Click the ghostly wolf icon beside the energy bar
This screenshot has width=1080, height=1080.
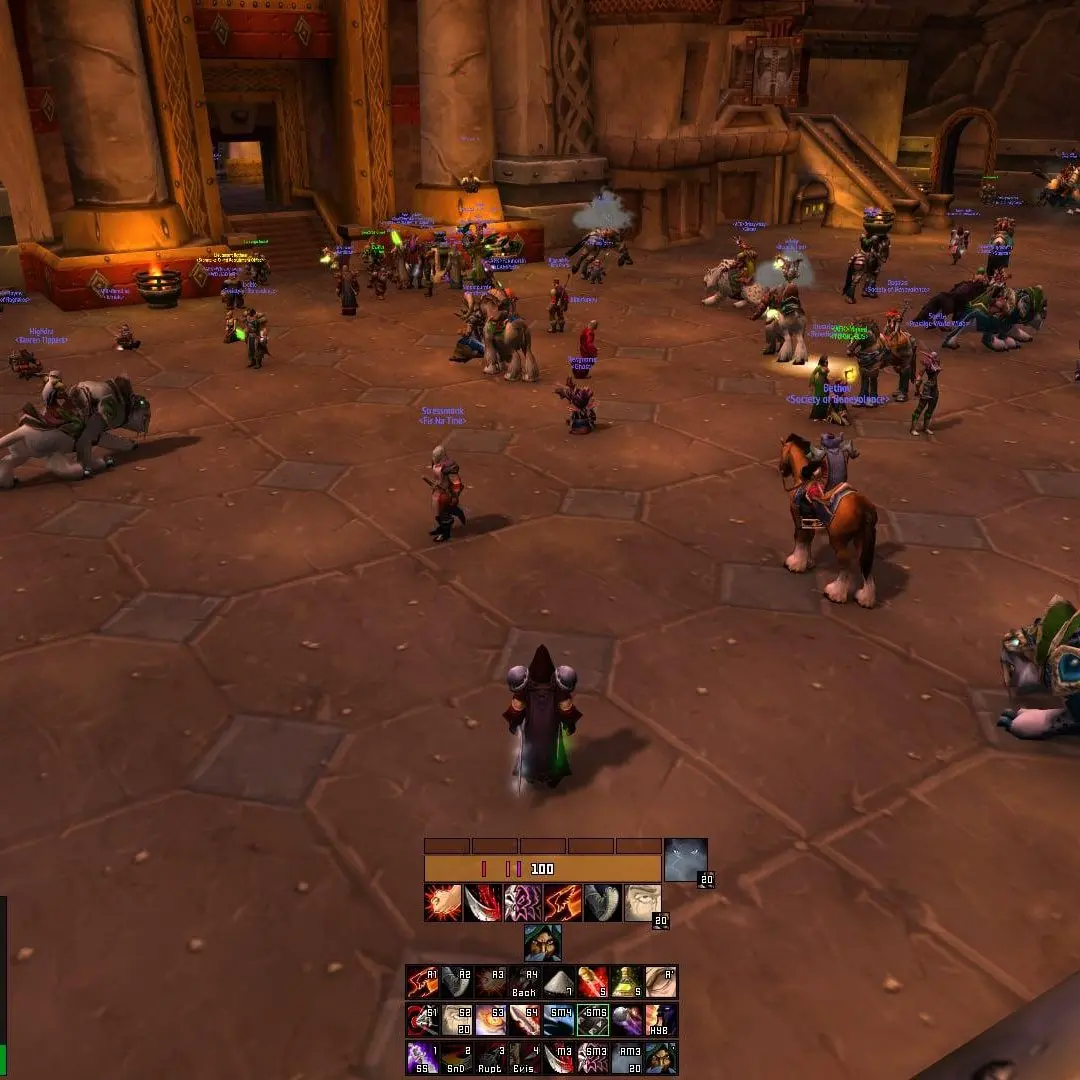pos(686,860)
